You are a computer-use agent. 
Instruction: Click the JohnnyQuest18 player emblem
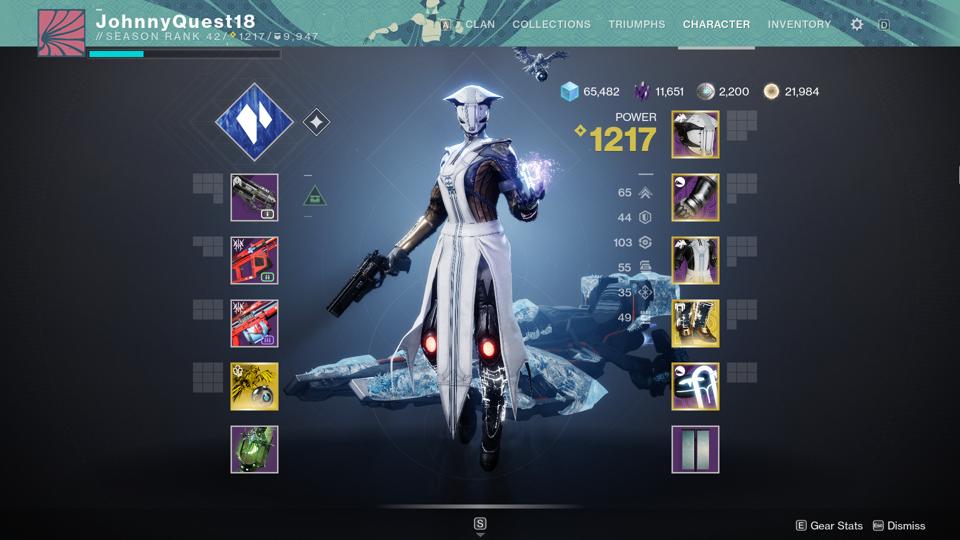61,32
